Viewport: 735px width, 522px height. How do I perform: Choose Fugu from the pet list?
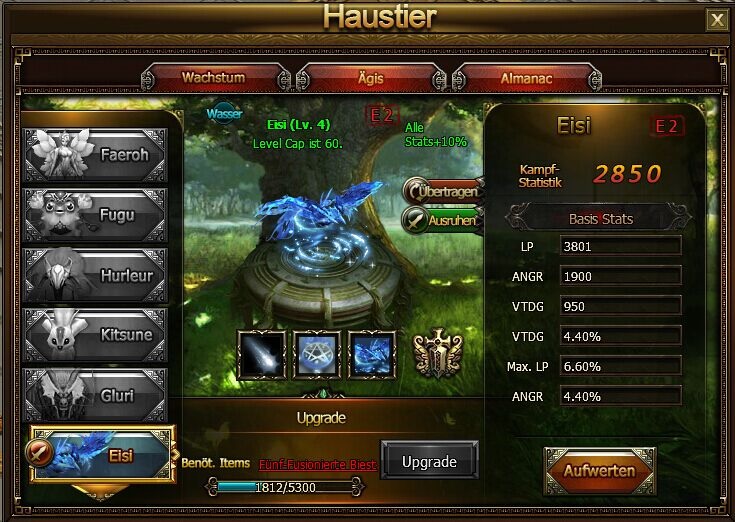coord(95,215)
